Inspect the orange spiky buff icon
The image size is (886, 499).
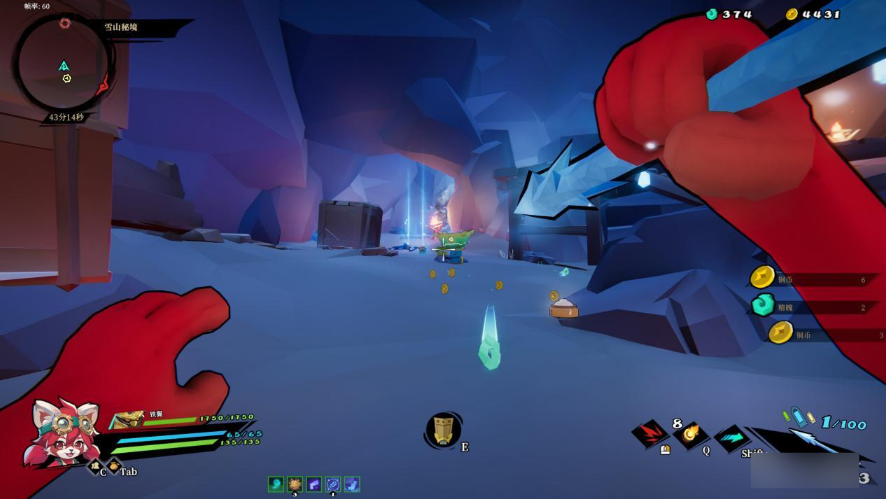295,484
